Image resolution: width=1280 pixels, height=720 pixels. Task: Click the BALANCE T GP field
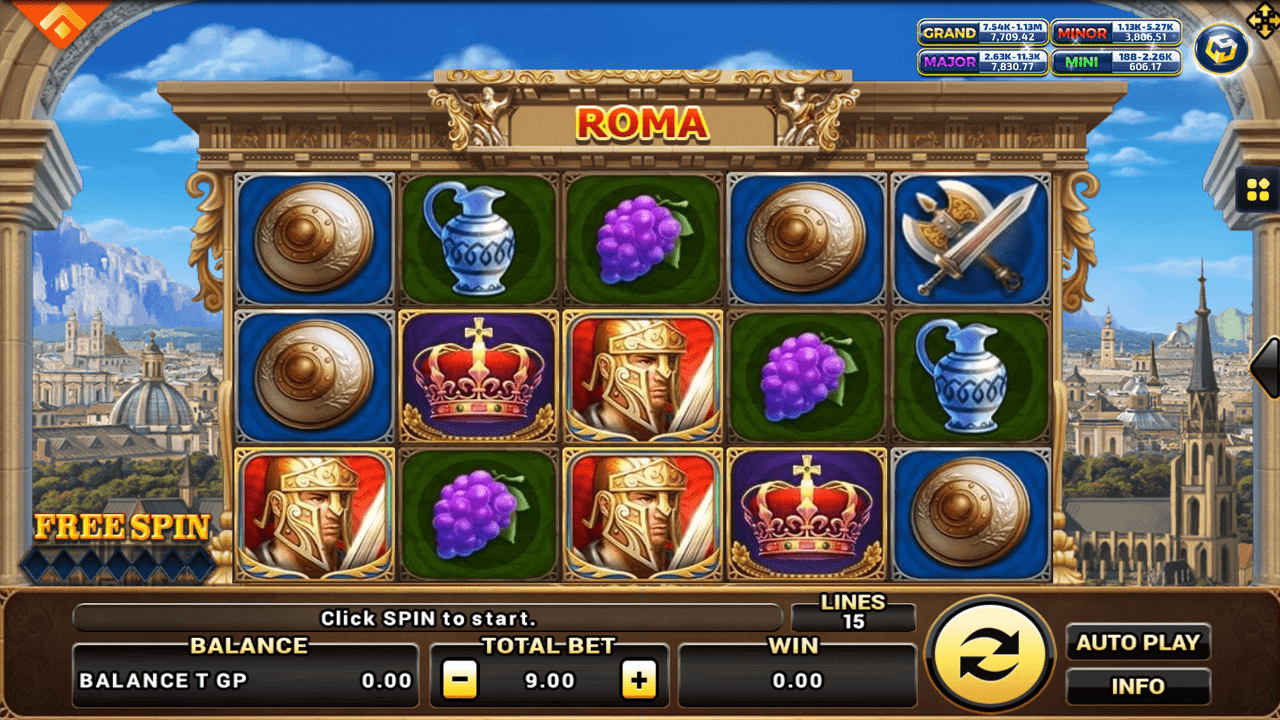(x=245, y=681)
